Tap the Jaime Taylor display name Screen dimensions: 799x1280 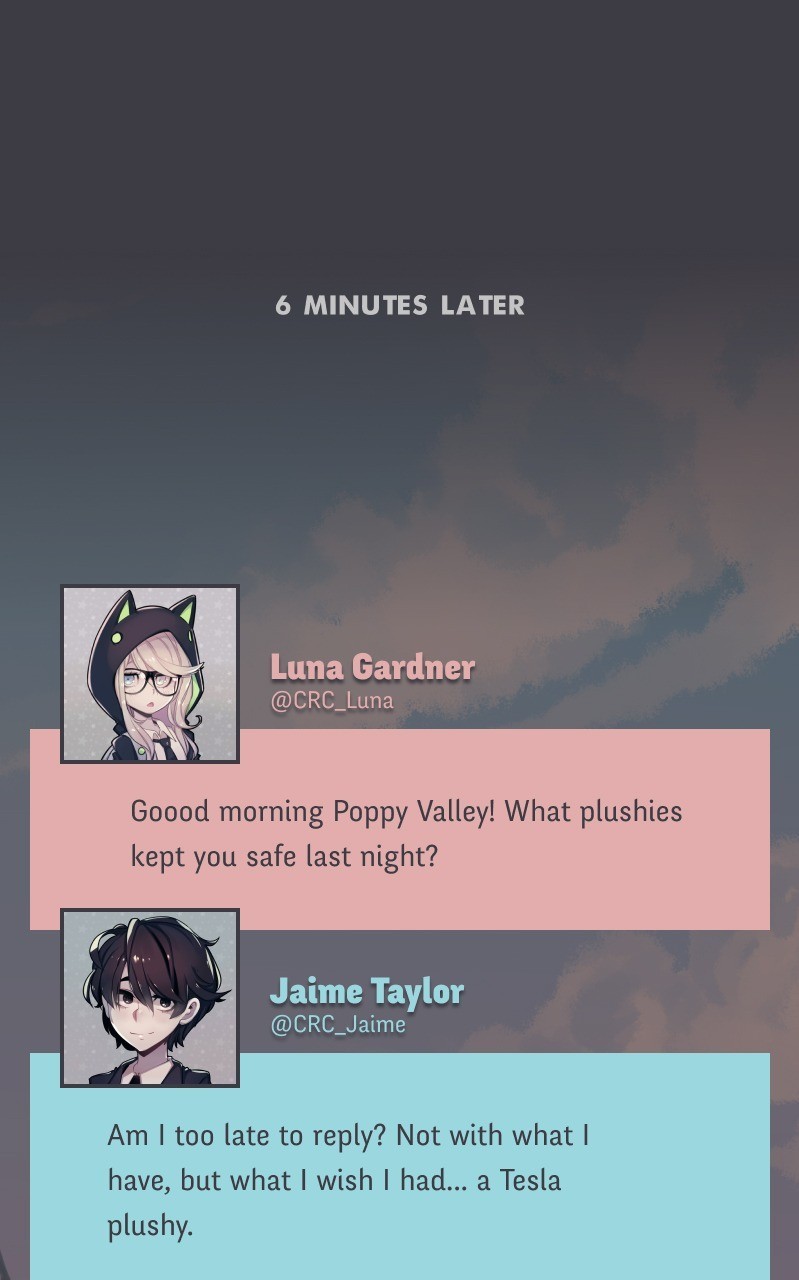(367, 991)
